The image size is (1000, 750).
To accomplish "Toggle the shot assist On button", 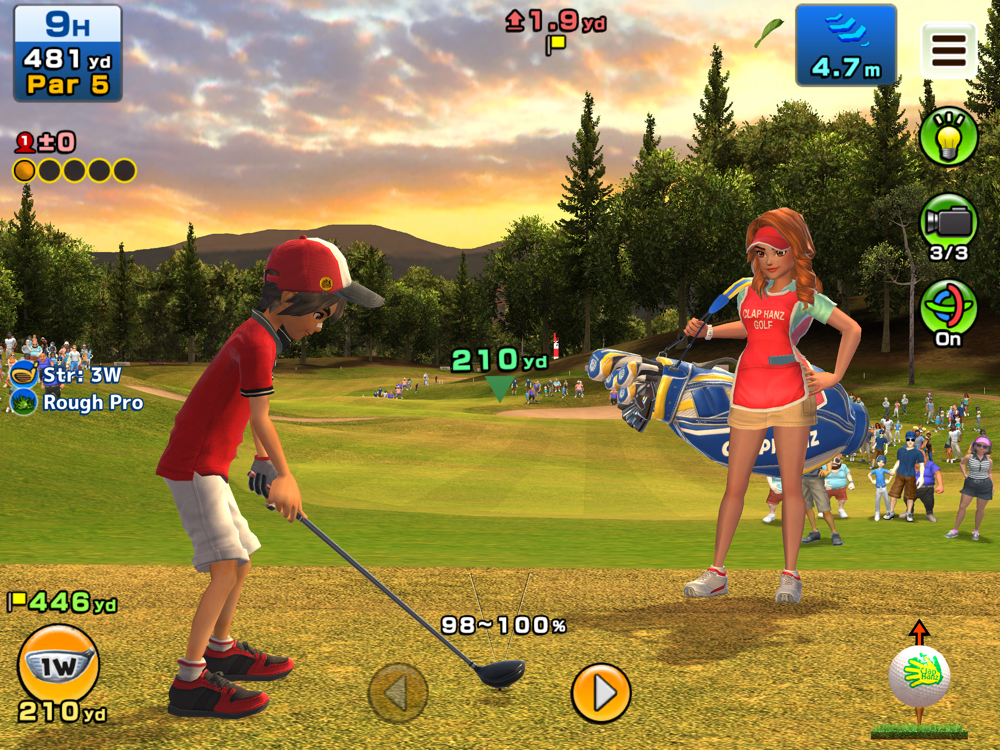I will (948, 310).
